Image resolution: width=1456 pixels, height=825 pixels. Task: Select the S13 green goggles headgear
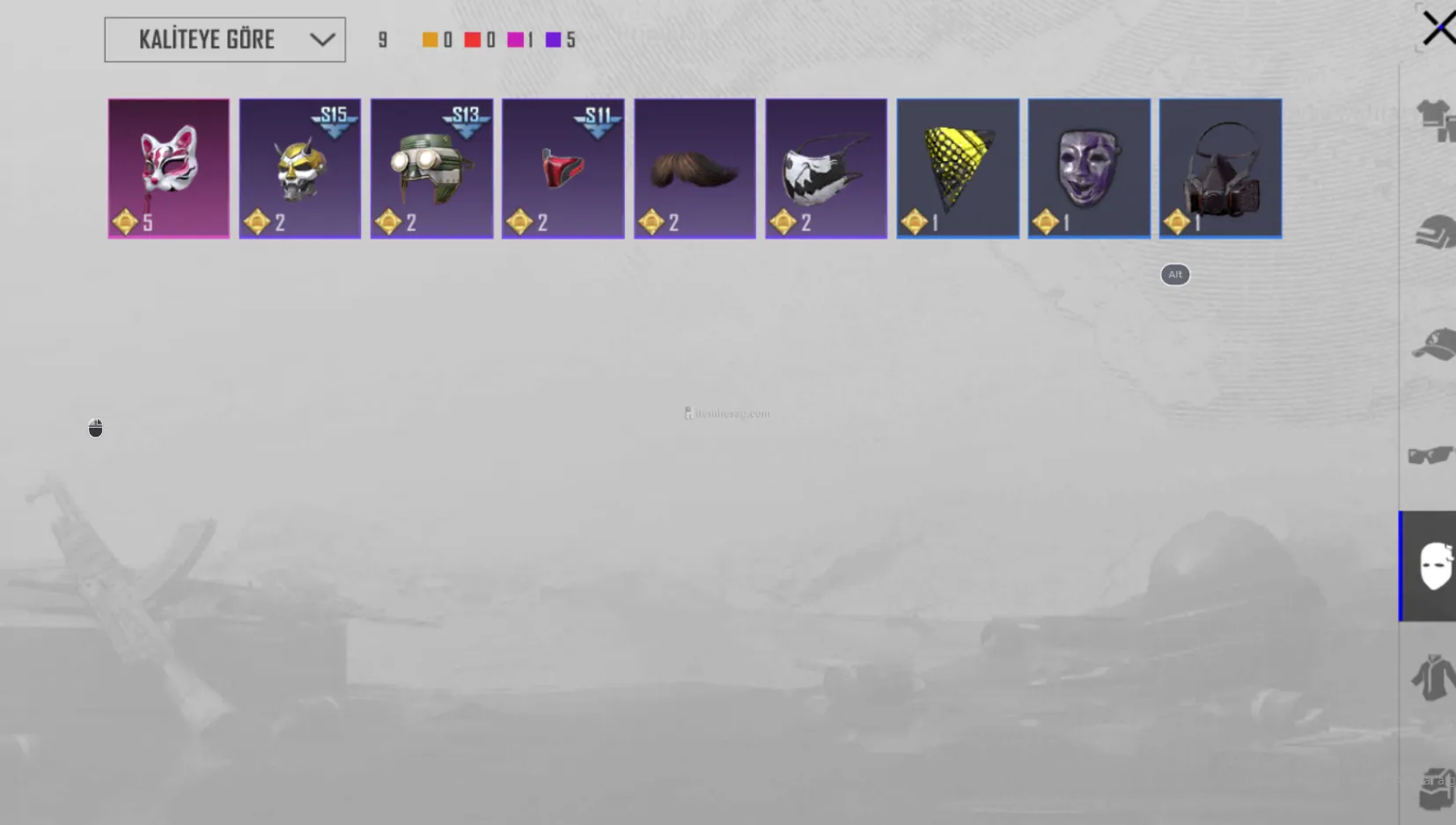pyautogui.click(x=431, y=168)
